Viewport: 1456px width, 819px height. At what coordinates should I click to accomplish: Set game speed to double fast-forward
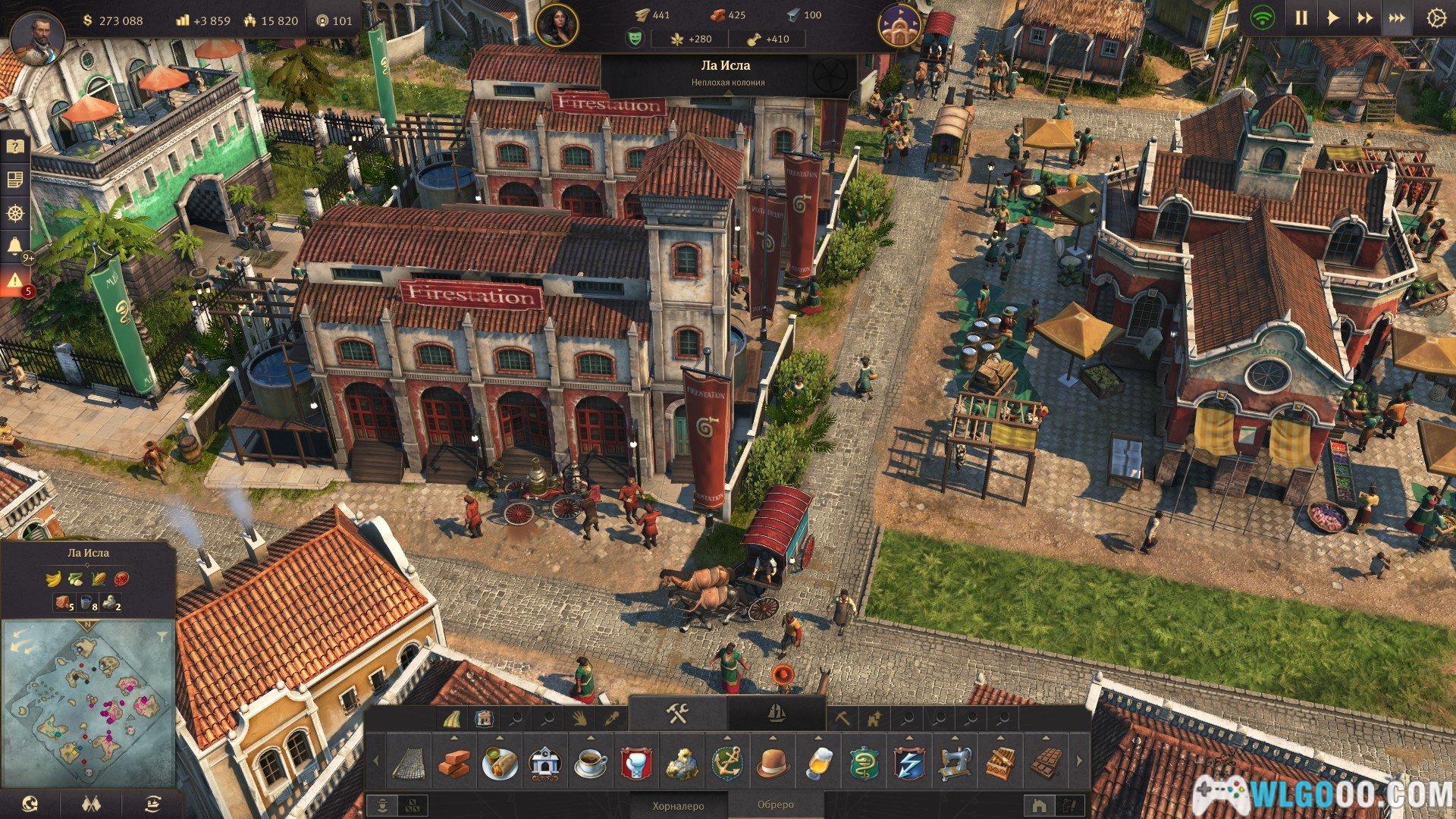click(1364, 18)
